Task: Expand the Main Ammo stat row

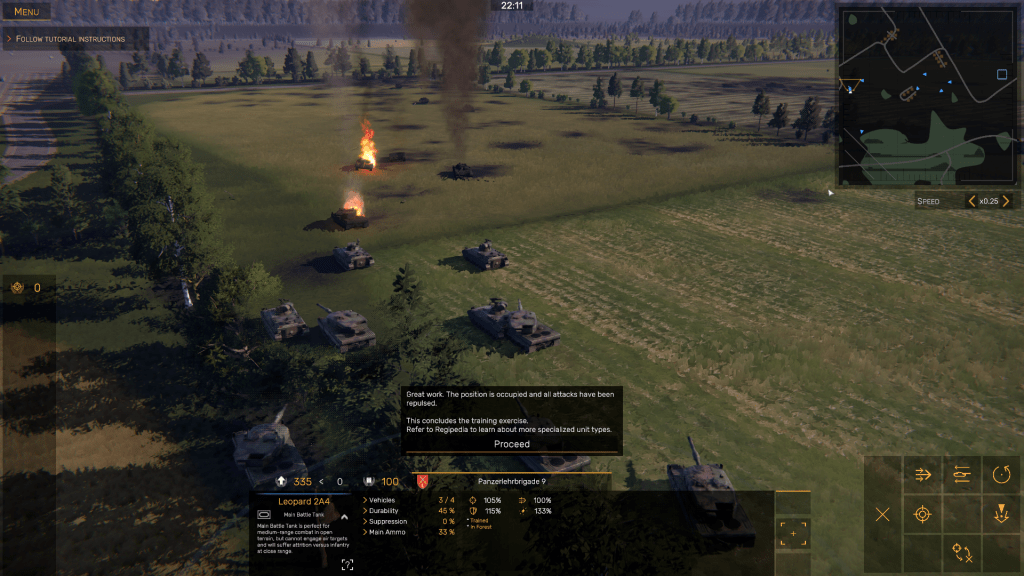Action: click(x=364, y=532)
